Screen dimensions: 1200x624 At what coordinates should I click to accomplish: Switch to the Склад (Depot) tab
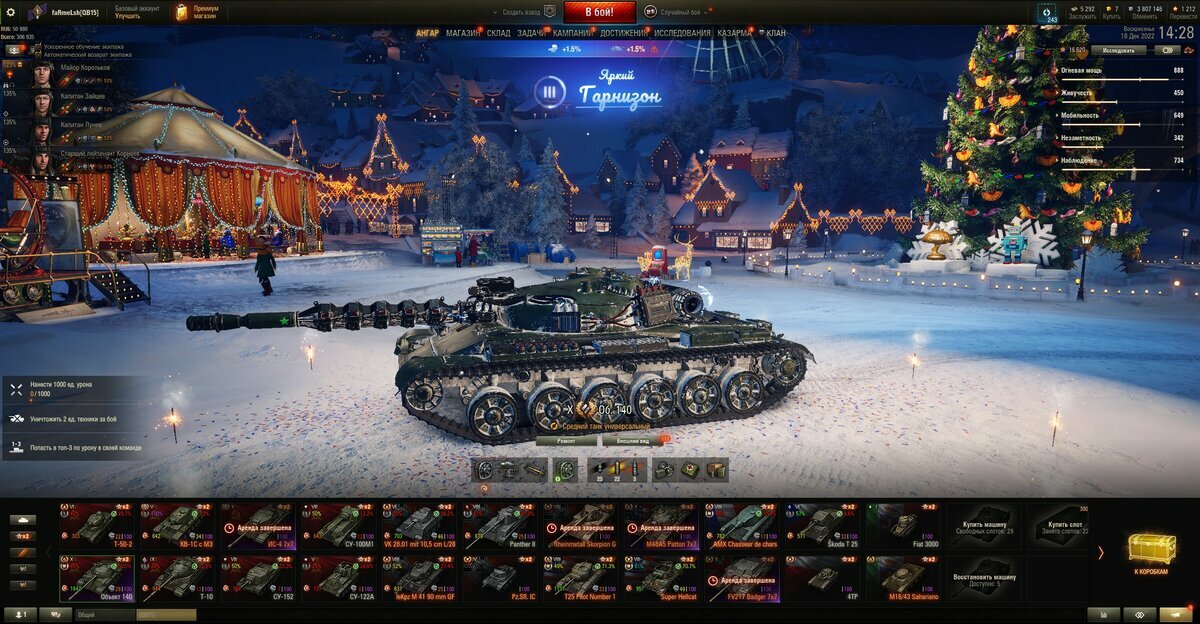click(x=498, y=33)
